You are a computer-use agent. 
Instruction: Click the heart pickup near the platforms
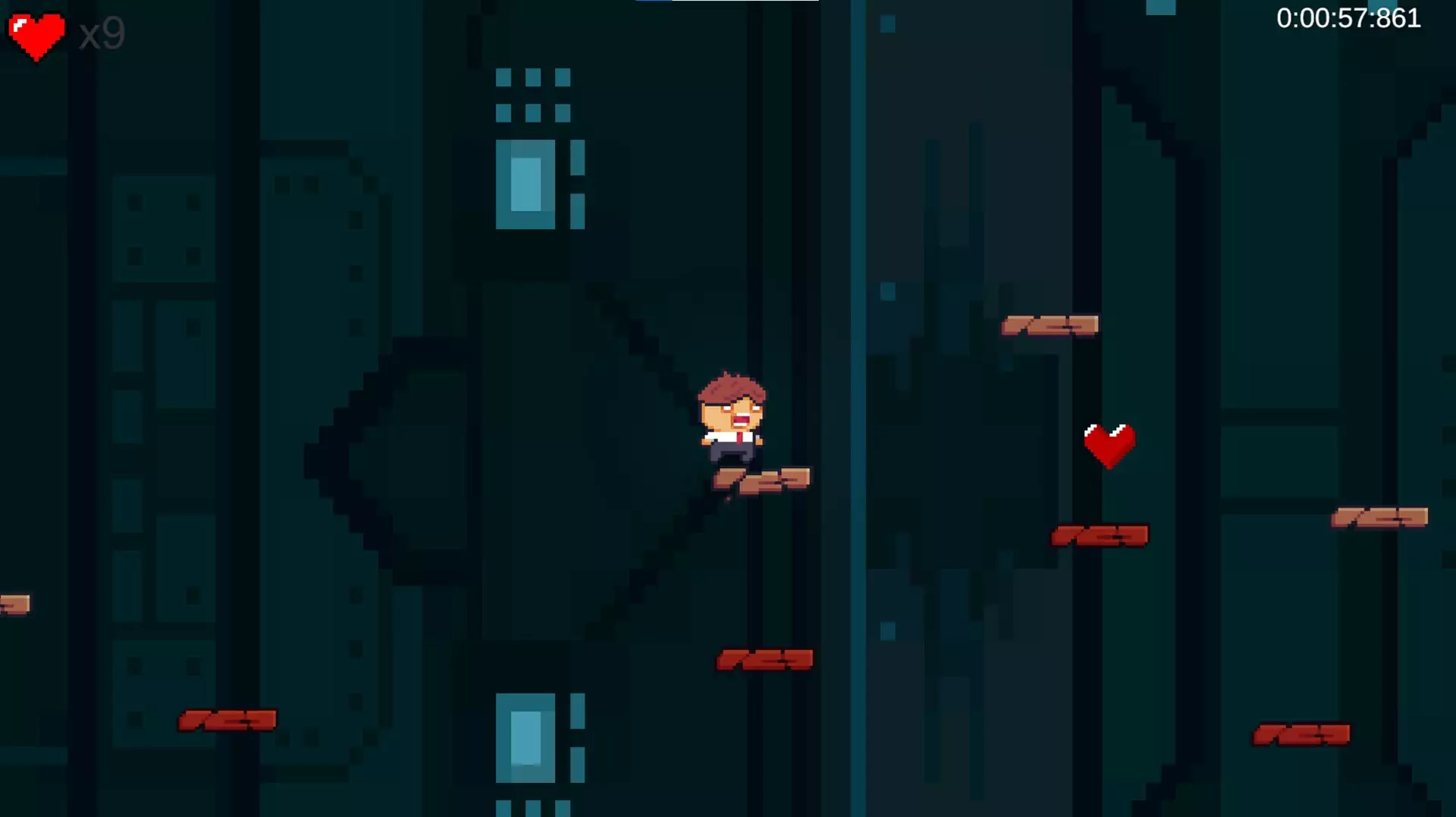1109,446
